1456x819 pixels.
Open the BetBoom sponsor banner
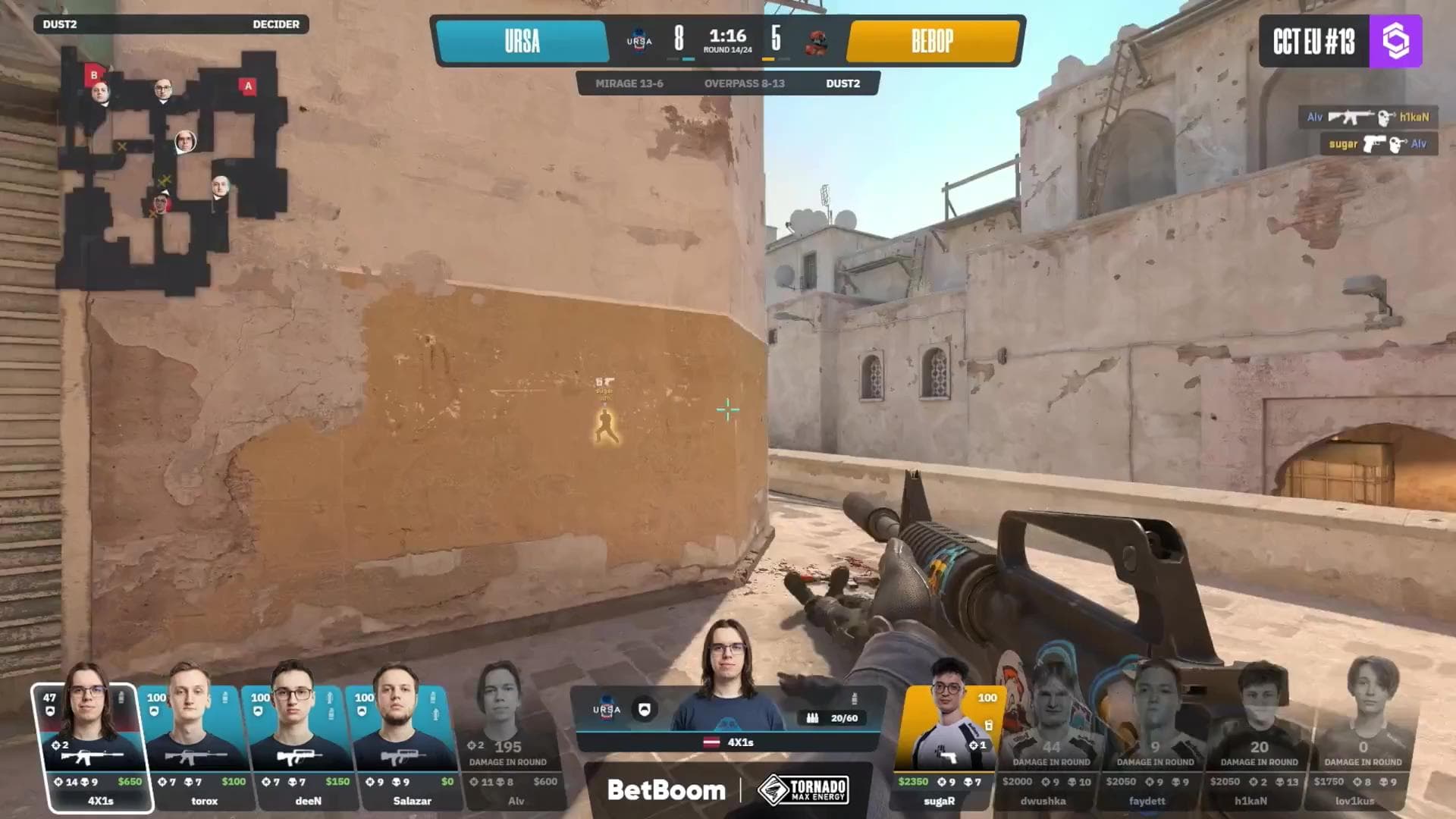[x=666, y=790]
